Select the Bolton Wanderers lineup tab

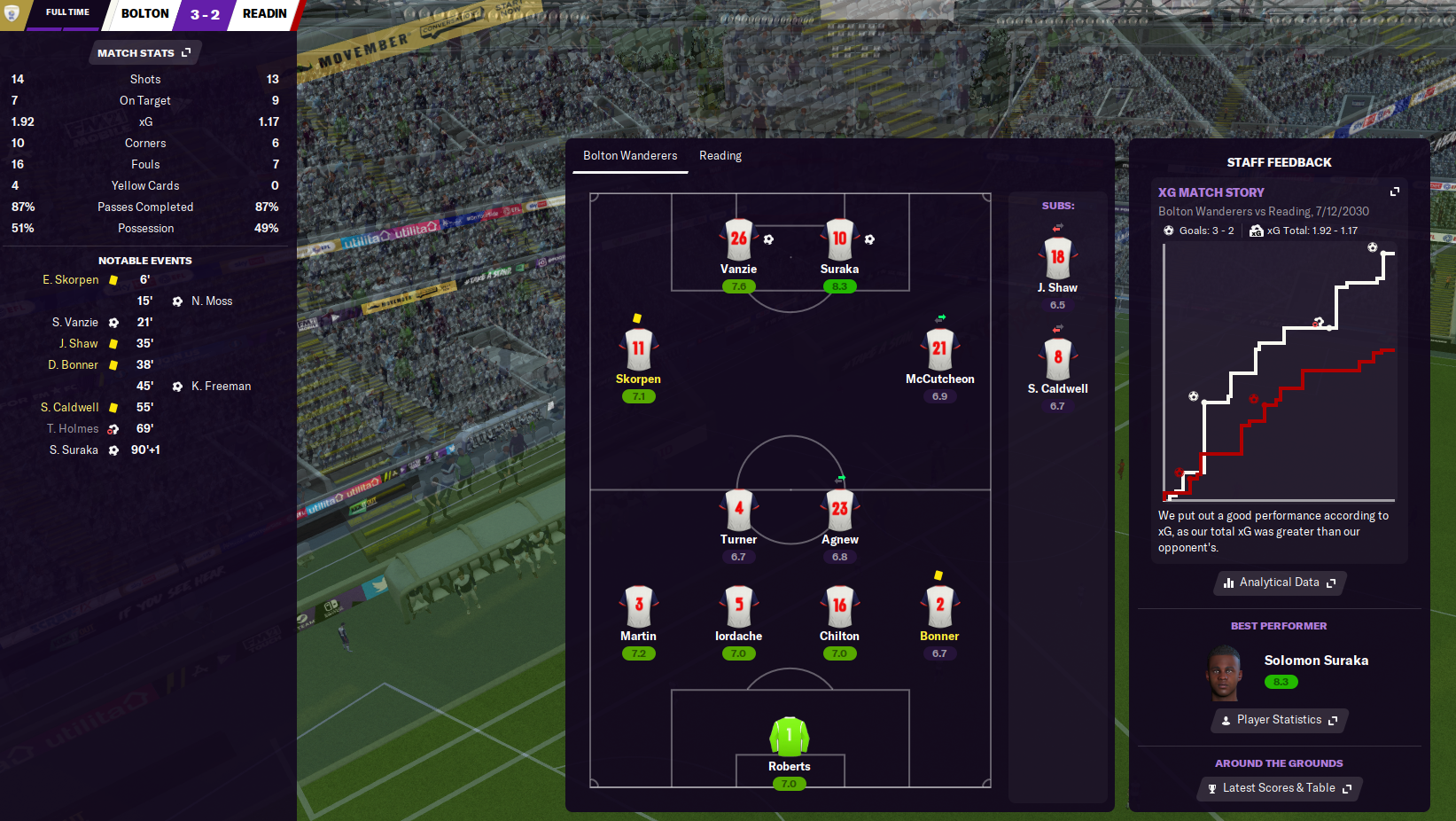[x=629, y=156]
